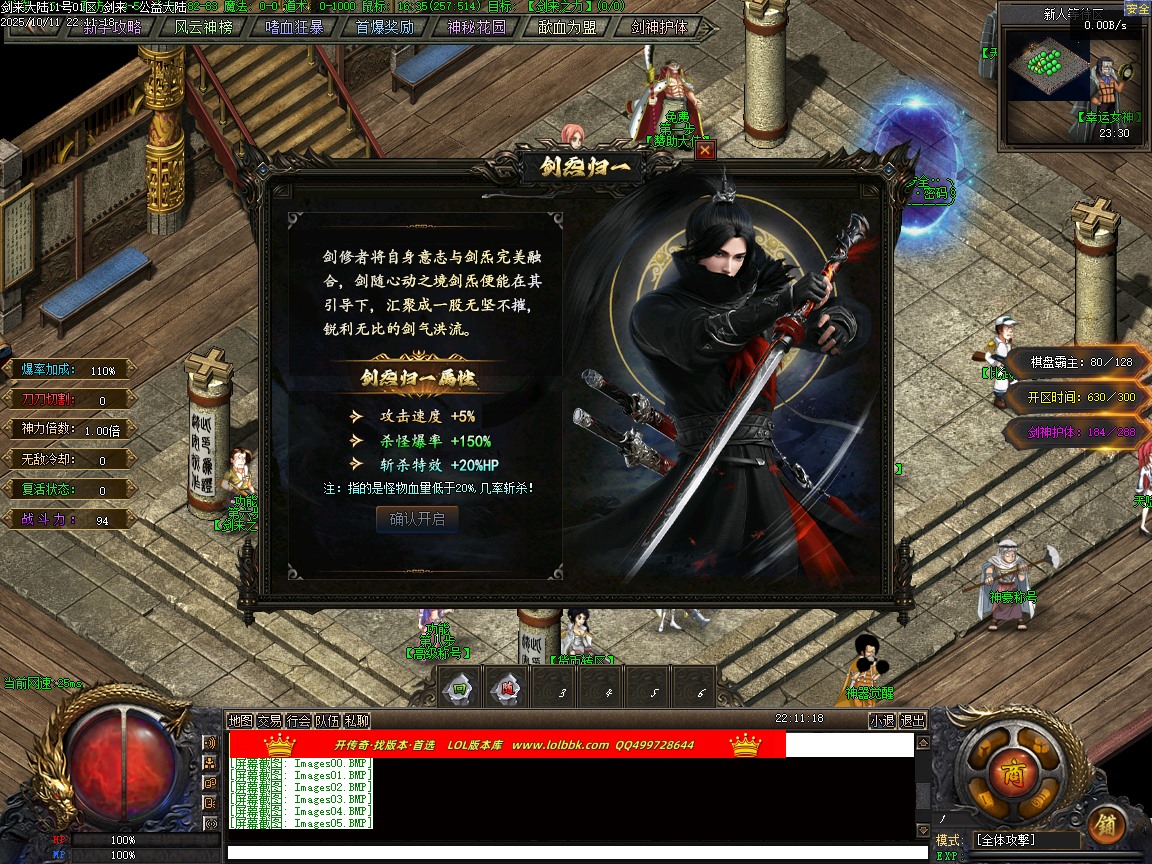Open the 新手攻略 beginner guide

pyautogui.click(x=112, y=27)
